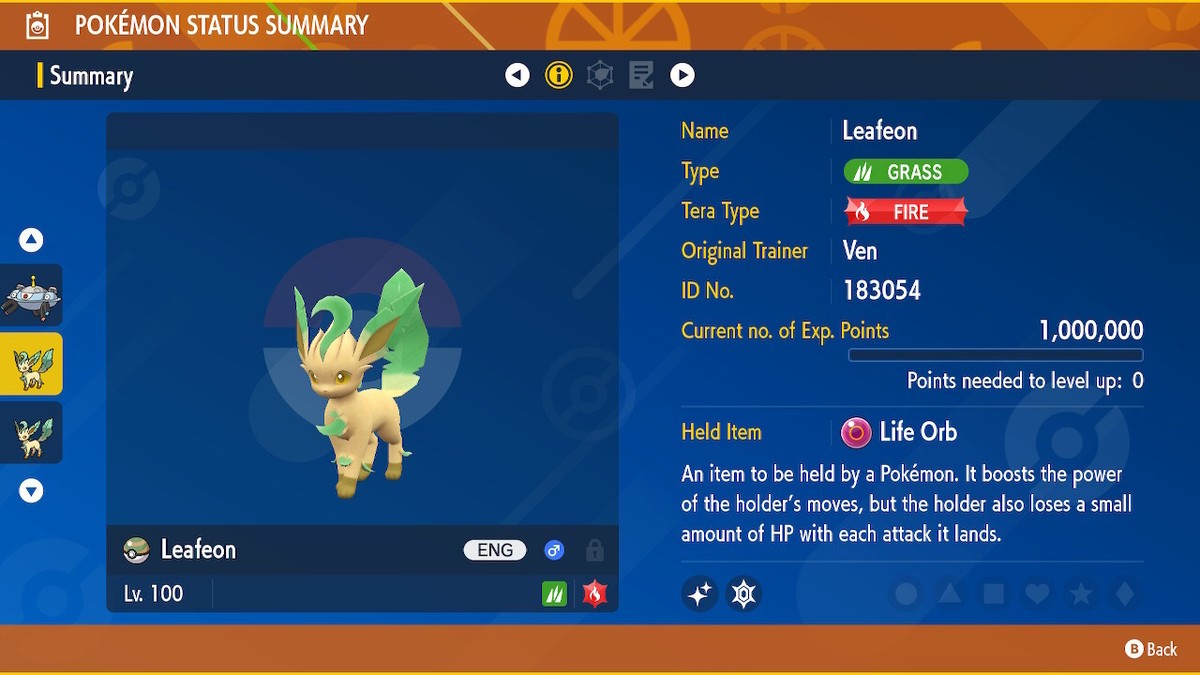The width and height of the screenshot is (1200, 675).
Task: Toggle the square marking
Action: click(994, 594)
